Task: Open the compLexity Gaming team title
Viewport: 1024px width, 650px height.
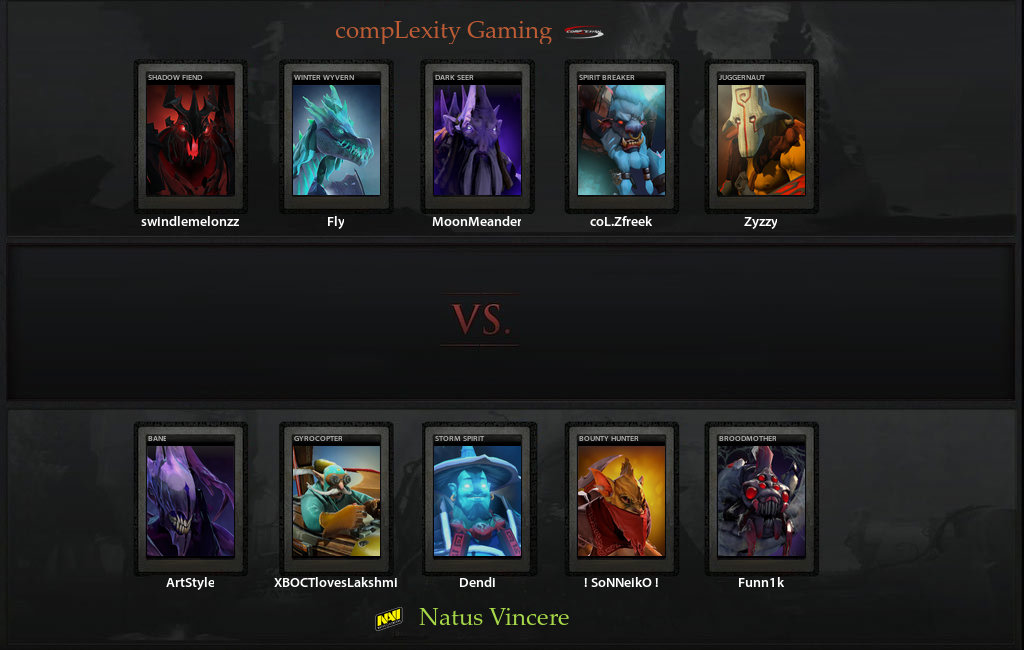Action: tap(443, 31)
